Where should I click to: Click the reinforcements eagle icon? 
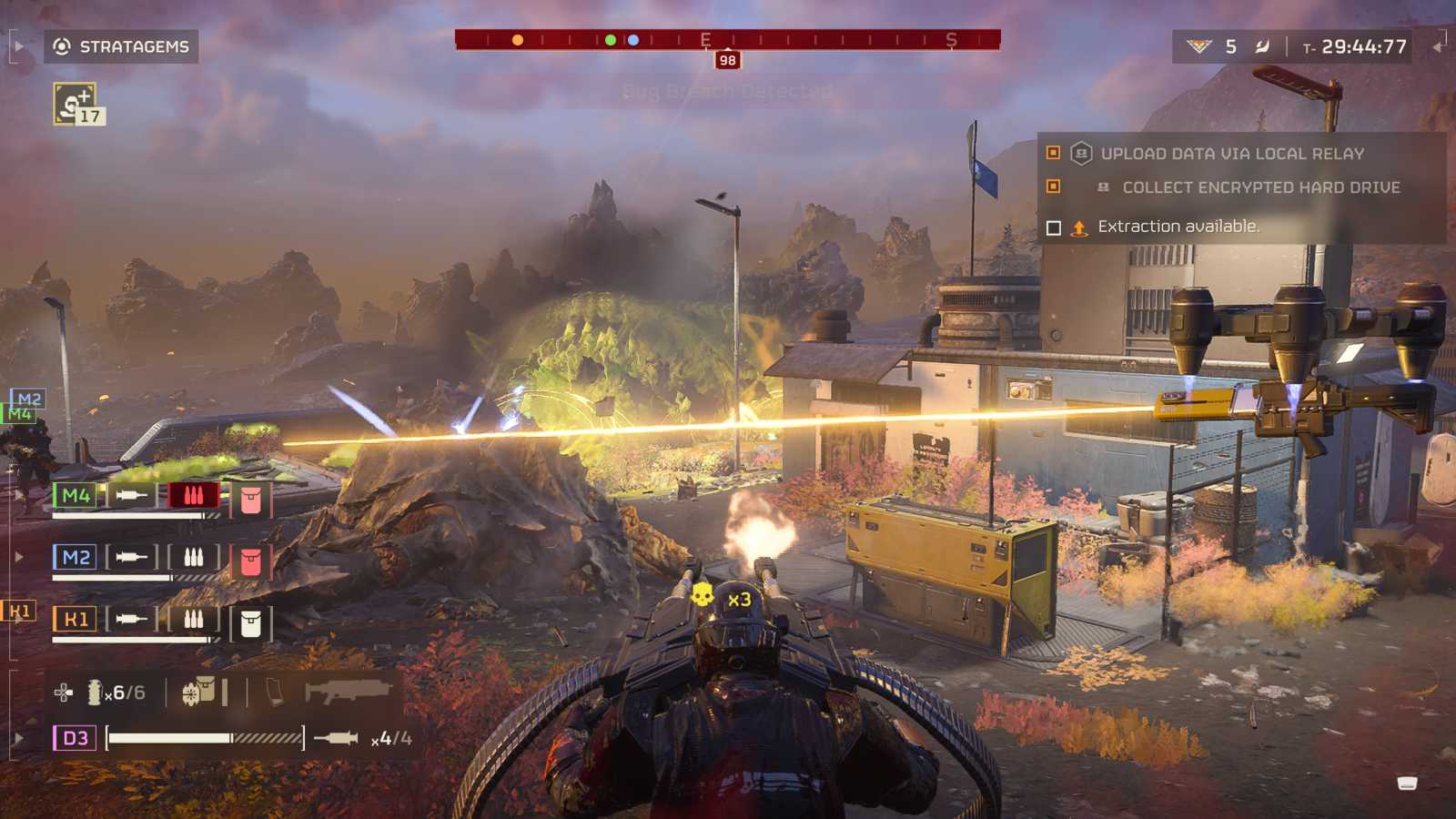pos(1199,46)
